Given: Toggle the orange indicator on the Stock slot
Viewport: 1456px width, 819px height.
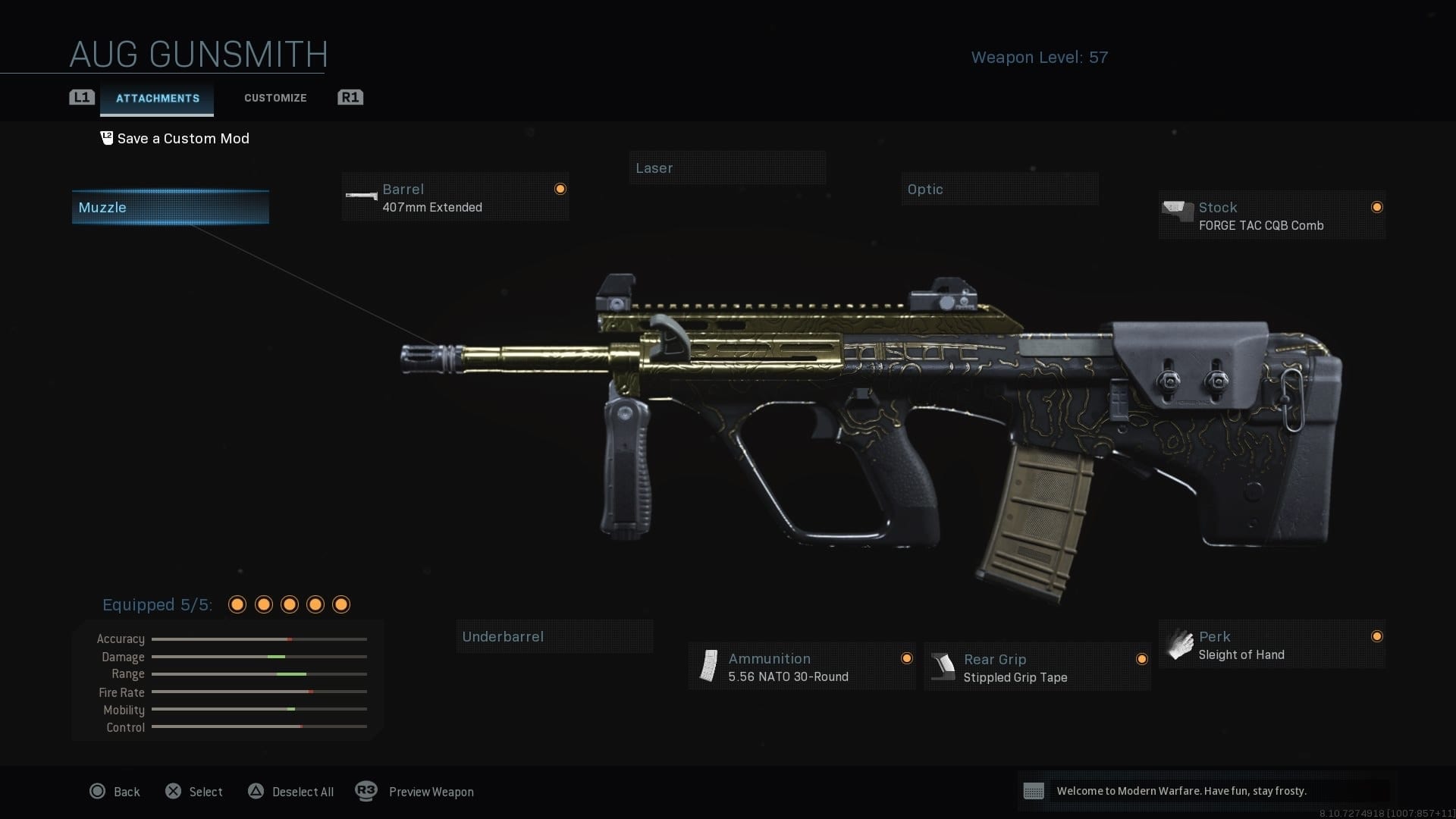Looking at the screenshot, I should (x=1377, y=207).
